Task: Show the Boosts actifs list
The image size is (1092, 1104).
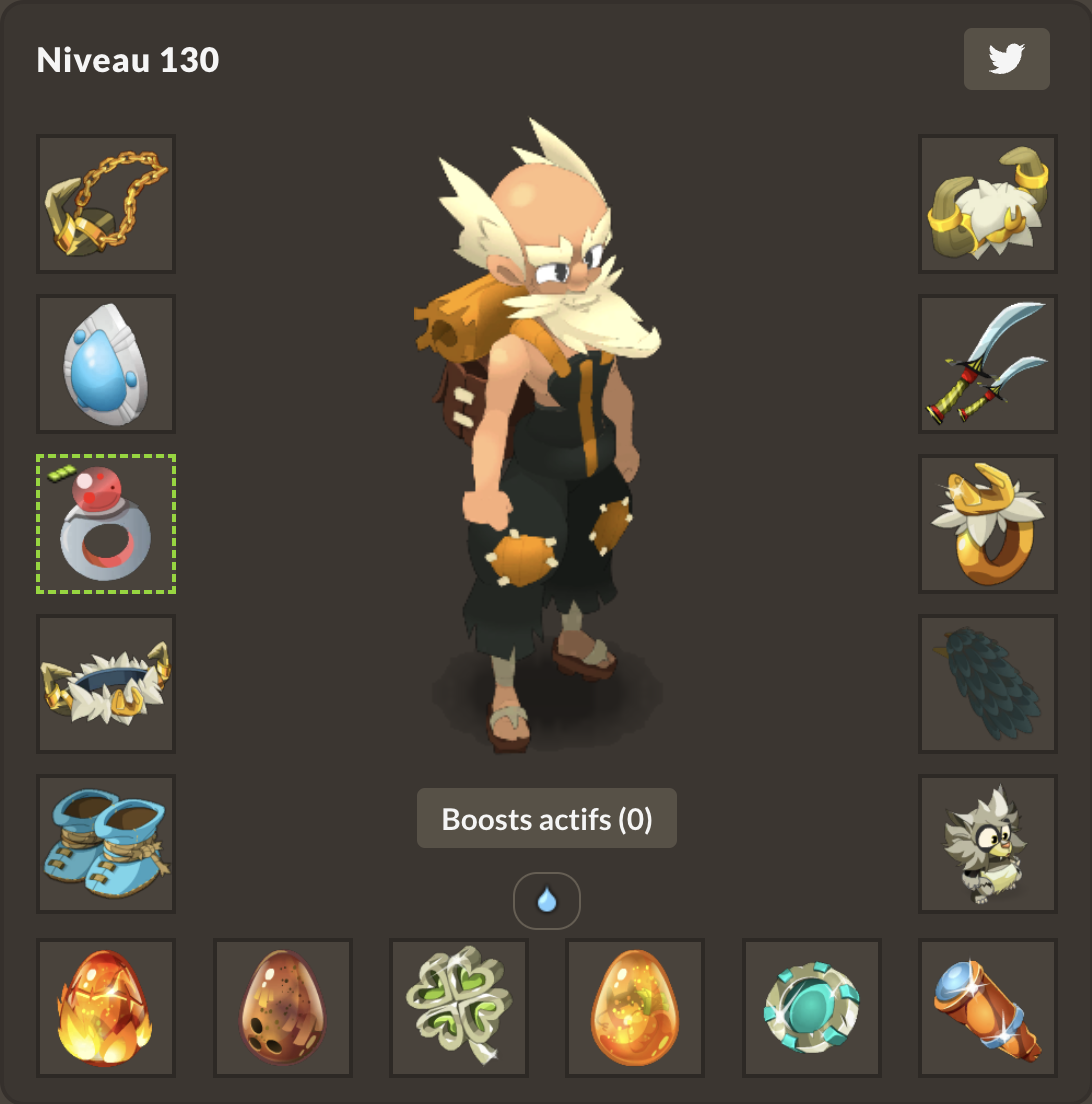Action: 547,819
